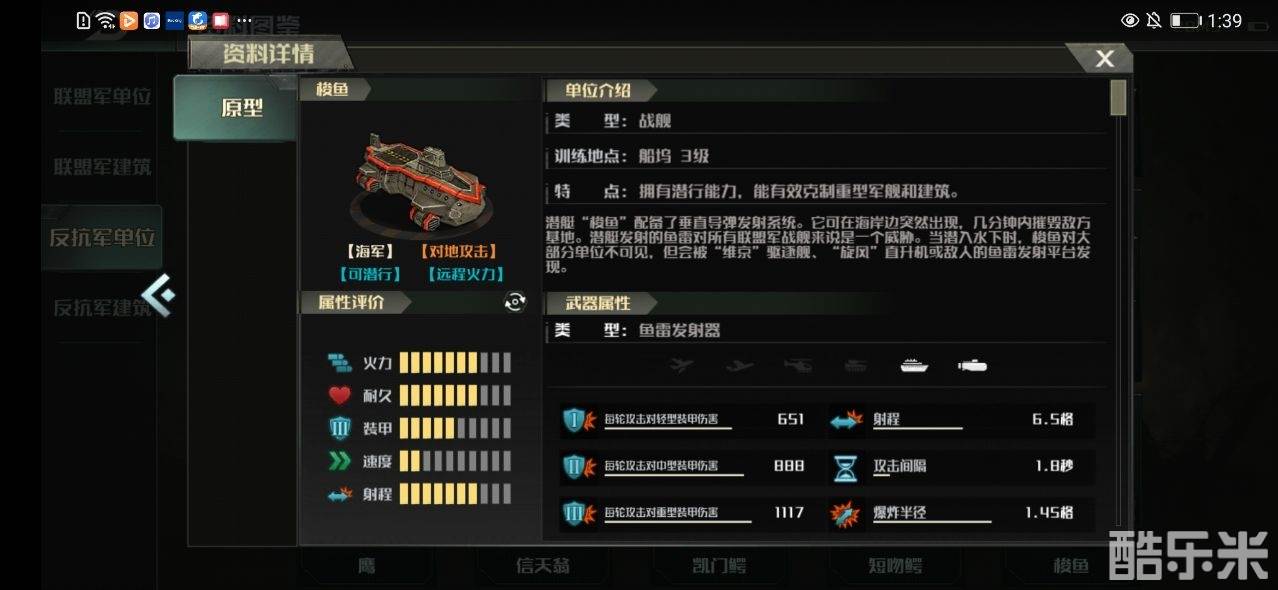Select the 鹰 unit entry
The image size is (1278, 590).
tap(367, 566)
